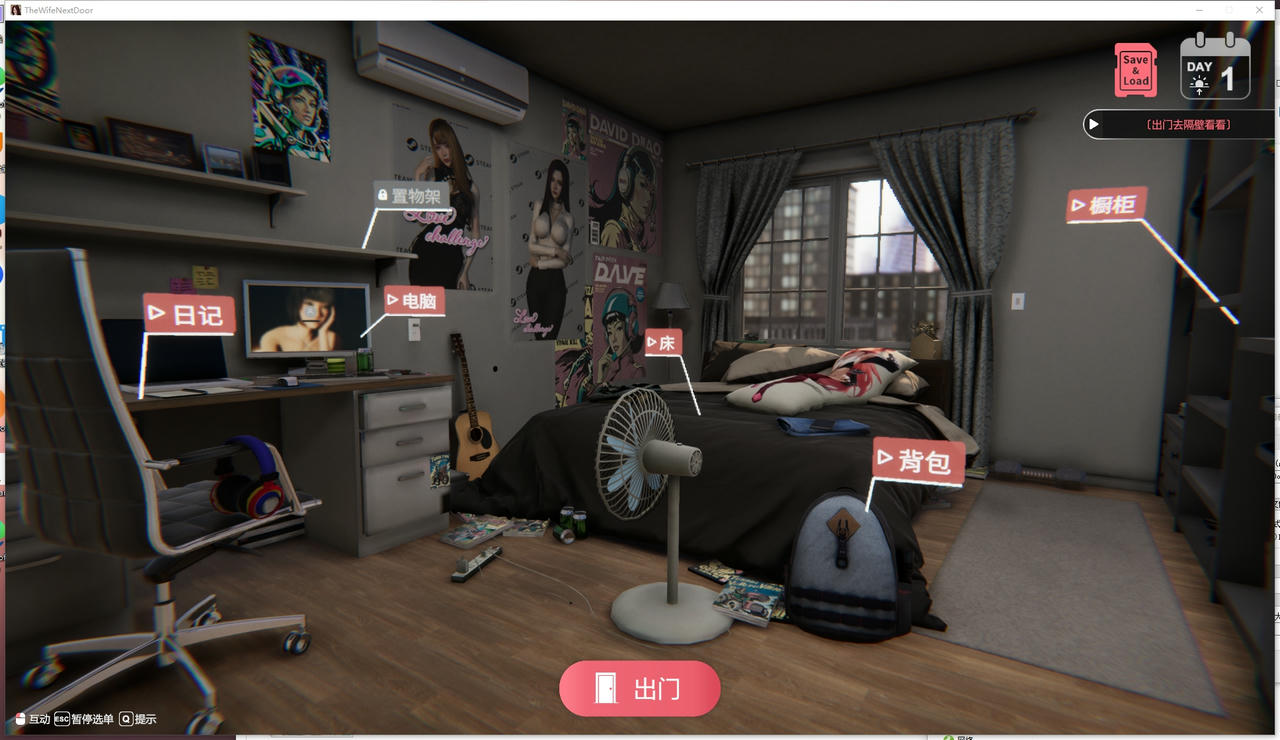Open the 电脑 computer hotspot
1280x740 pixels.
[x=413, y=300]
